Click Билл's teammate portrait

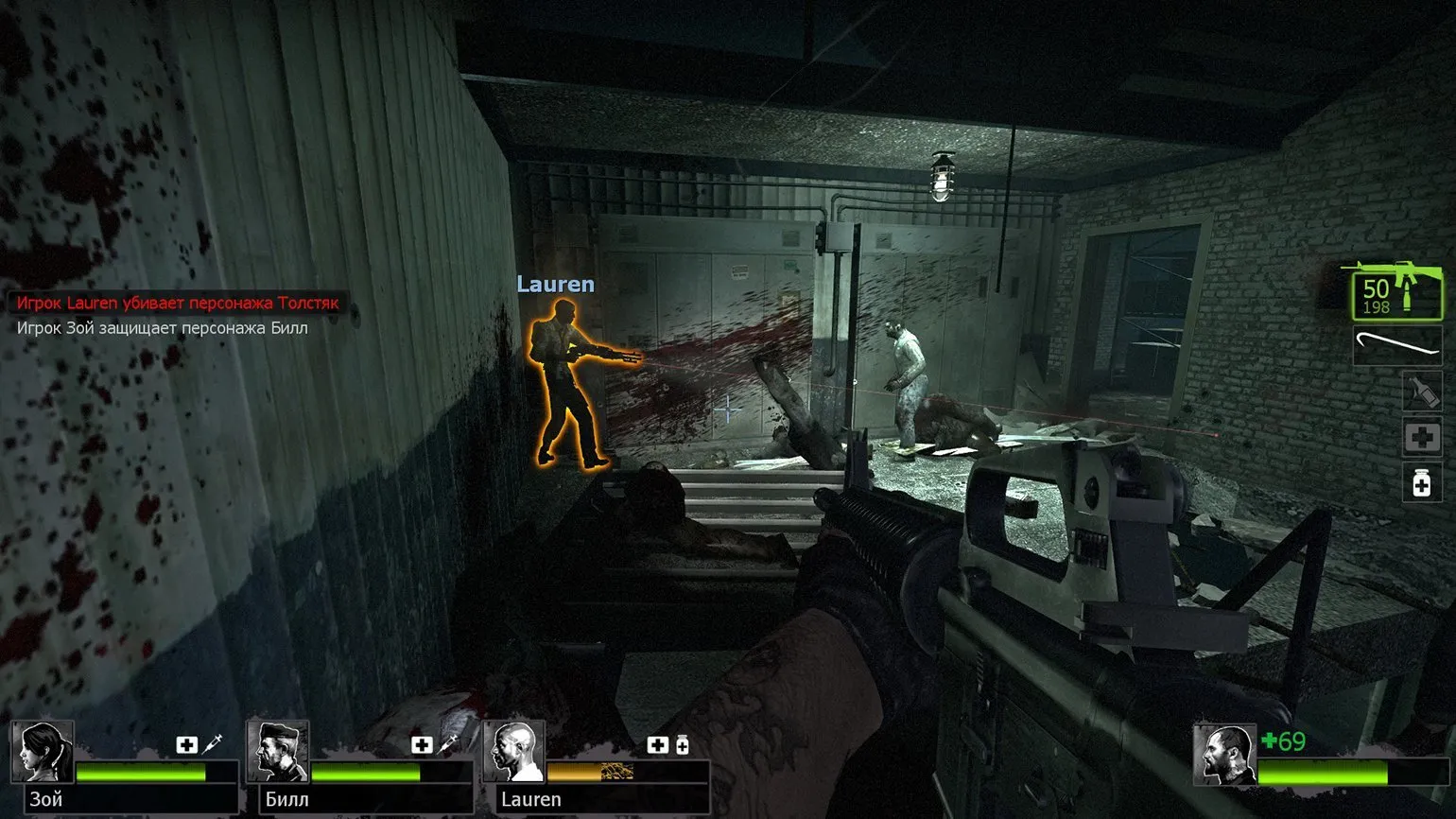279,752
